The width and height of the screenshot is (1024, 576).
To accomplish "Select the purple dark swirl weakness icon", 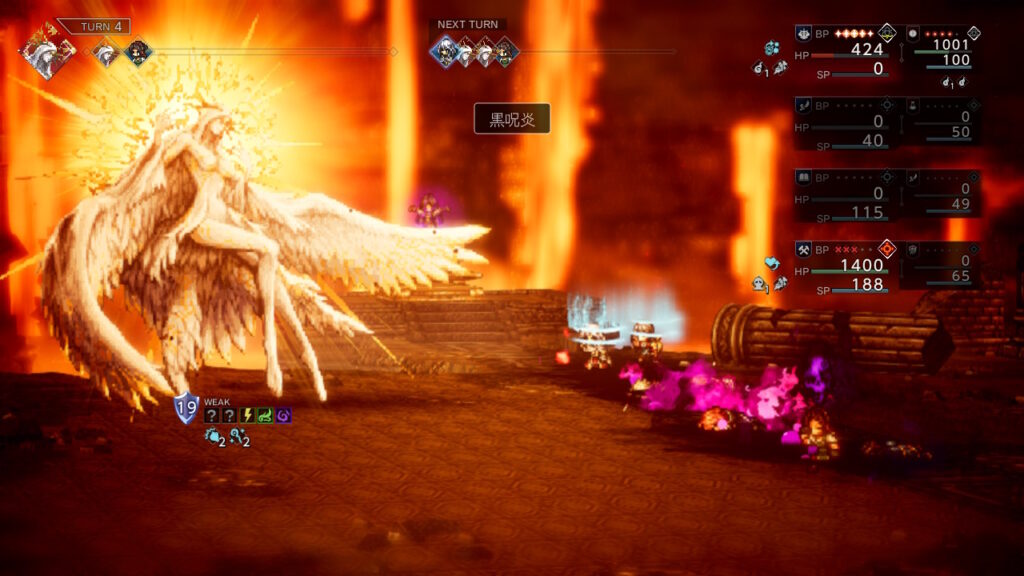I will (x=283, y=415).
